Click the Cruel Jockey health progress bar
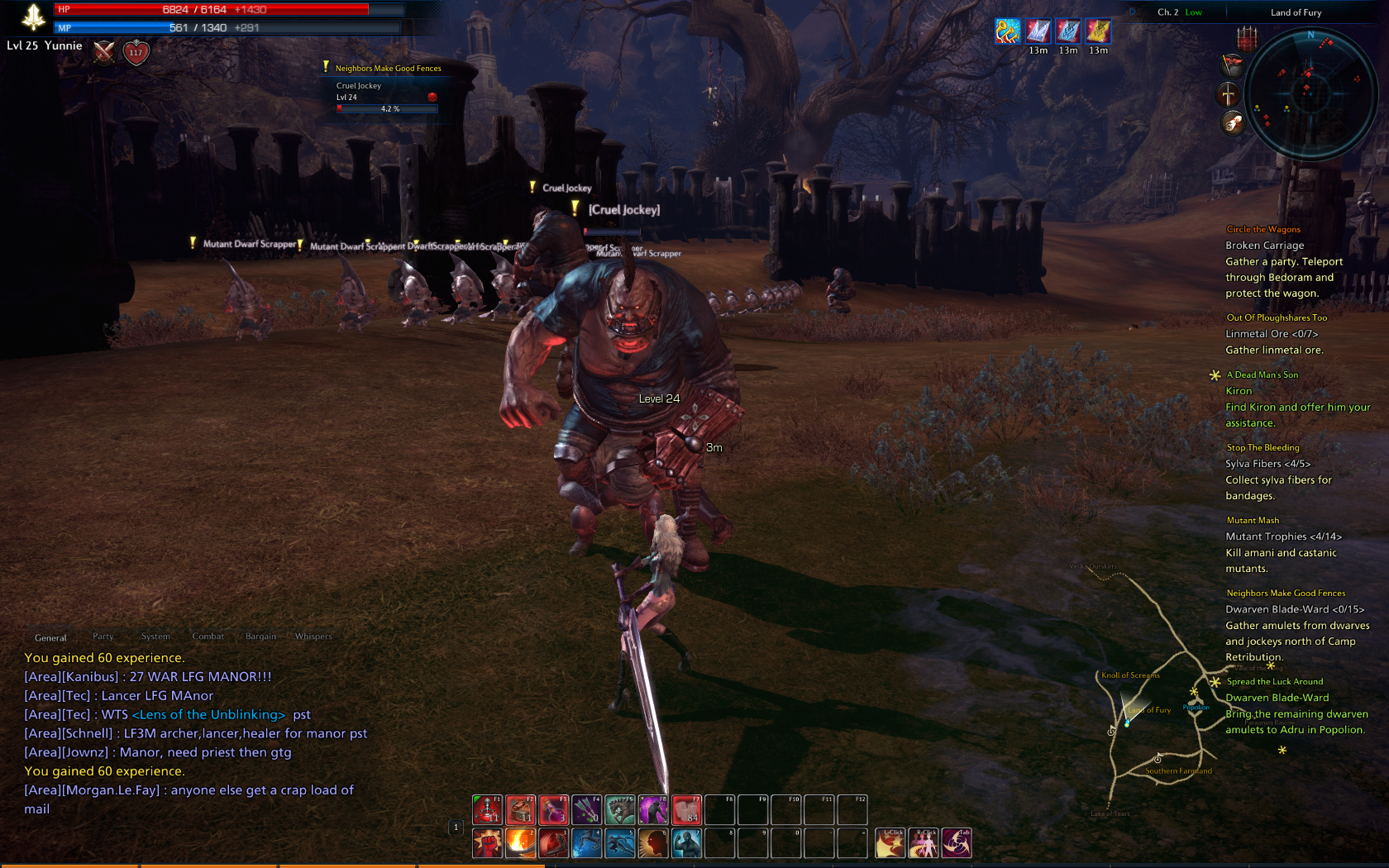Viewport: 1389px width, 868px height. [x=387, y=108]
